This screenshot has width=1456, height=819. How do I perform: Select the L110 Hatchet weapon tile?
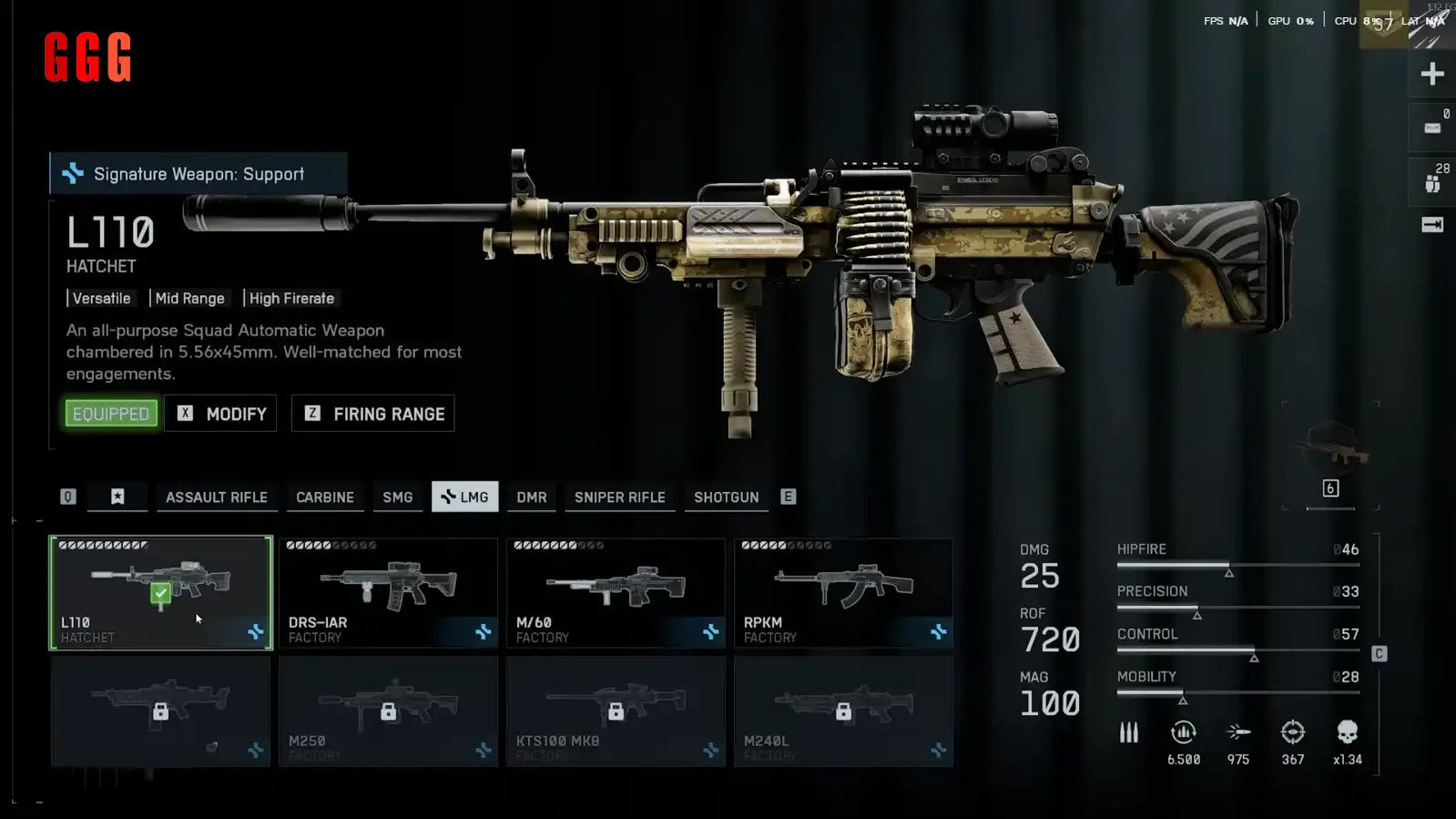coord(160,592)
